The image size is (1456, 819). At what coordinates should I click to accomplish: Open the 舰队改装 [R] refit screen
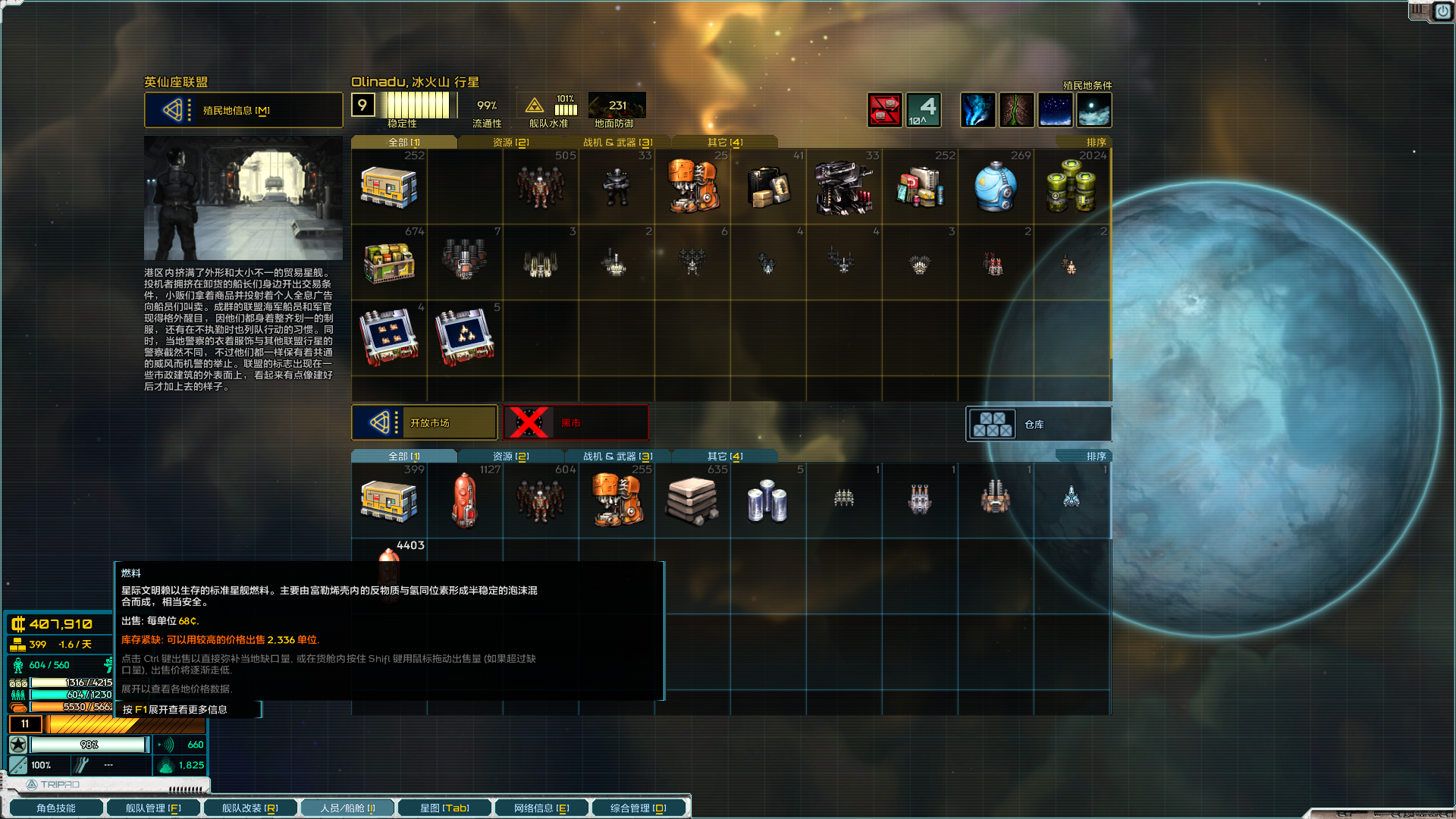(250, 807)
